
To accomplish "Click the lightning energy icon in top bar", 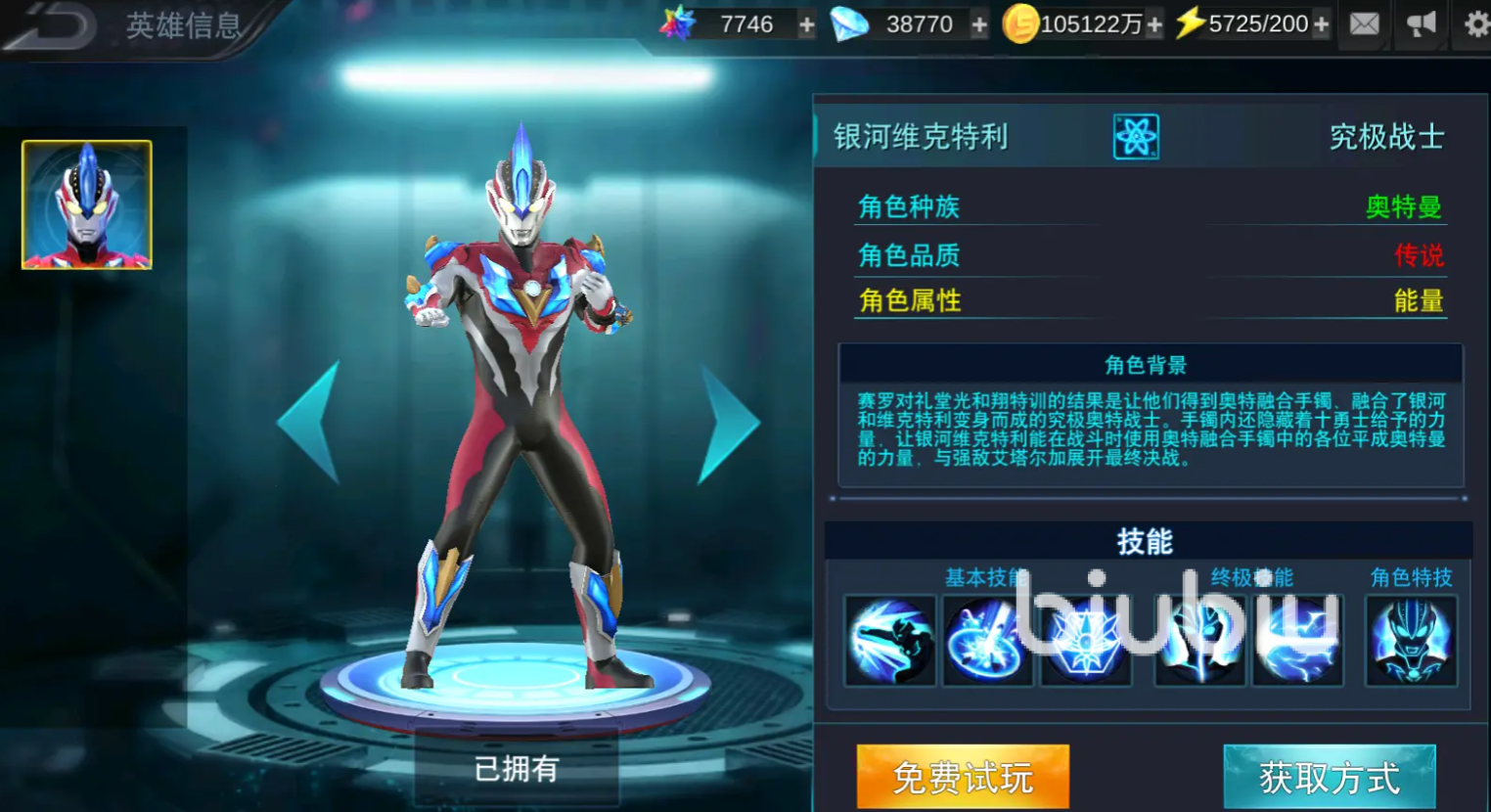I will pyautogui.click(x=1192, y=23).
